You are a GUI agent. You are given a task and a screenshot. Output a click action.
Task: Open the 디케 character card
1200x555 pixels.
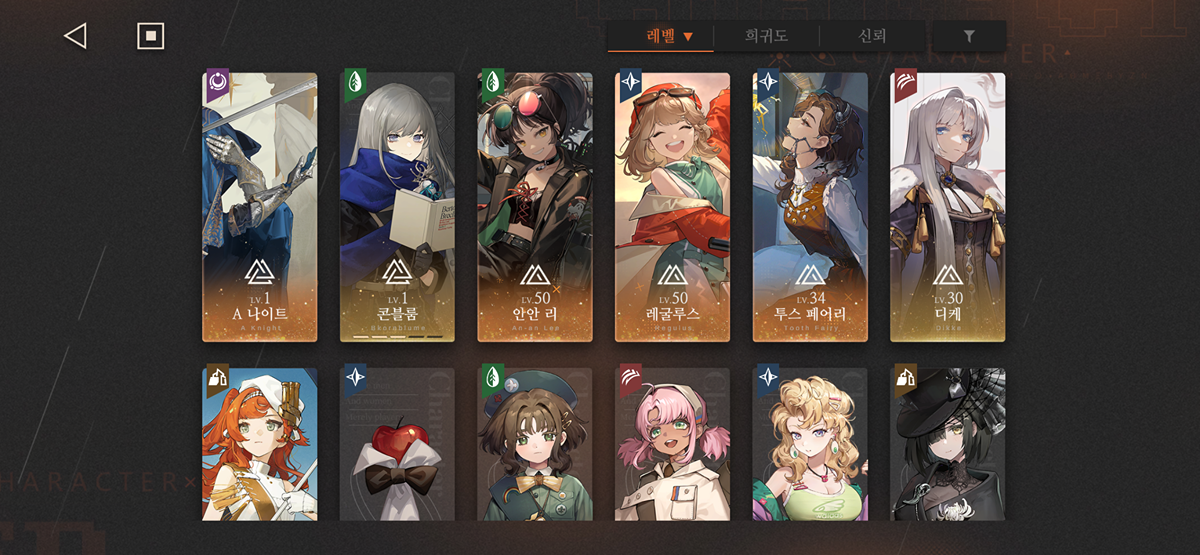coord(947,207)
